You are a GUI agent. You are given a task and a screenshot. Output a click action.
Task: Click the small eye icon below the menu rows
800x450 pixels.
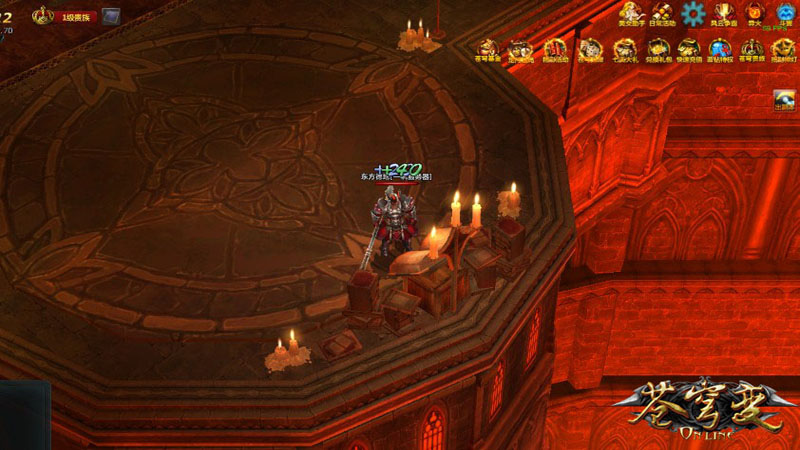click(784, 98)
